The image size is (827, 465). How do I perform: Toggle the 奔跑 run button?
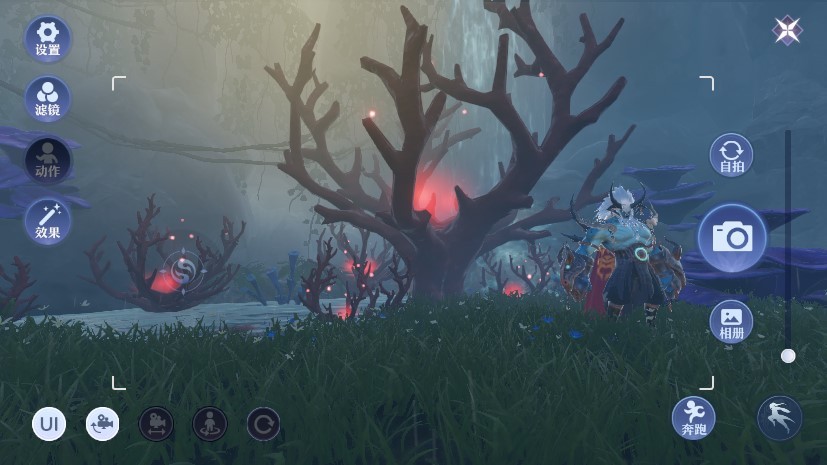pyautogui.click(x=693, y=418)
